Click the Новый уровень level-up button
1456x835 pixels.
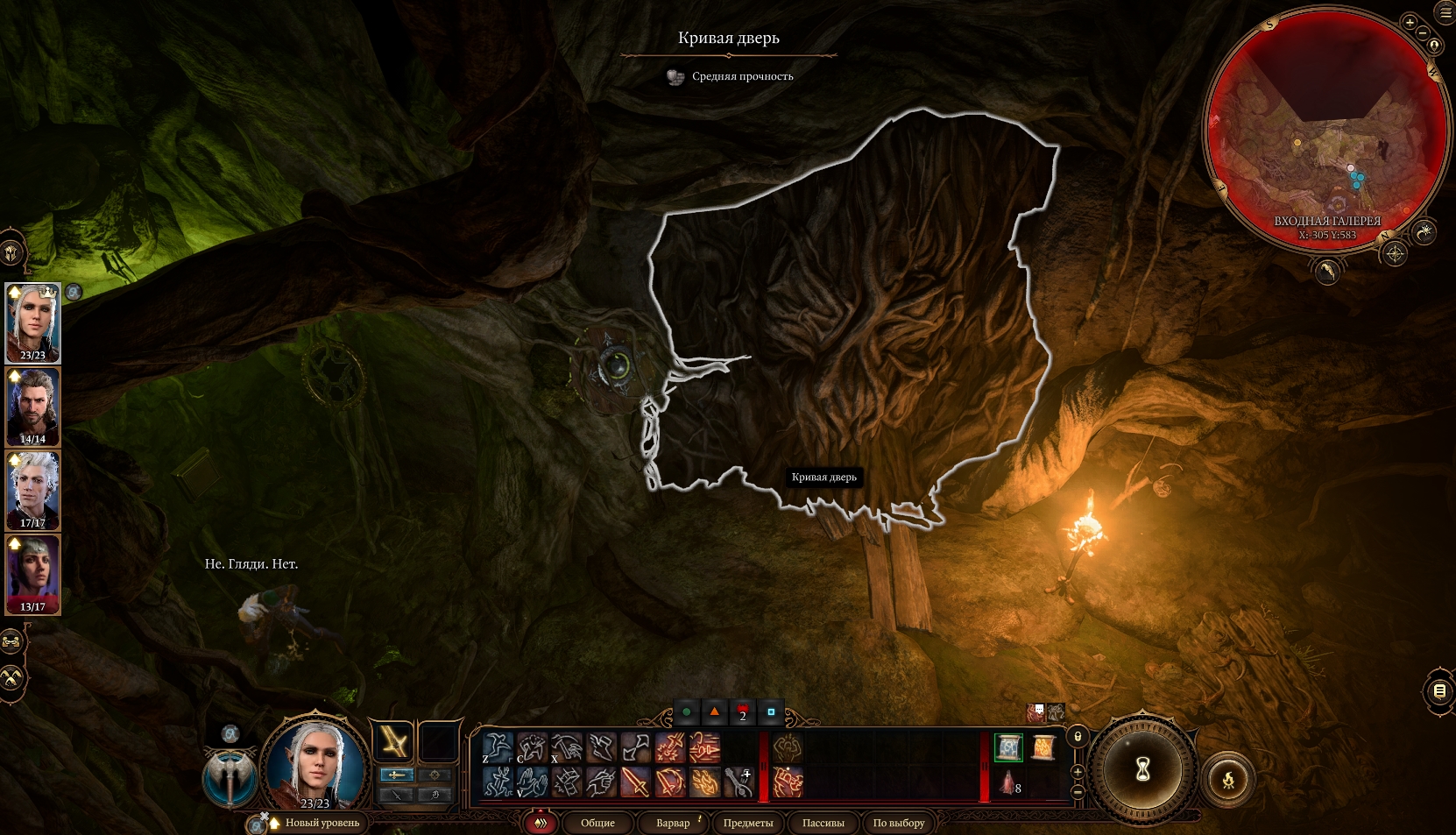click(321, 823)
